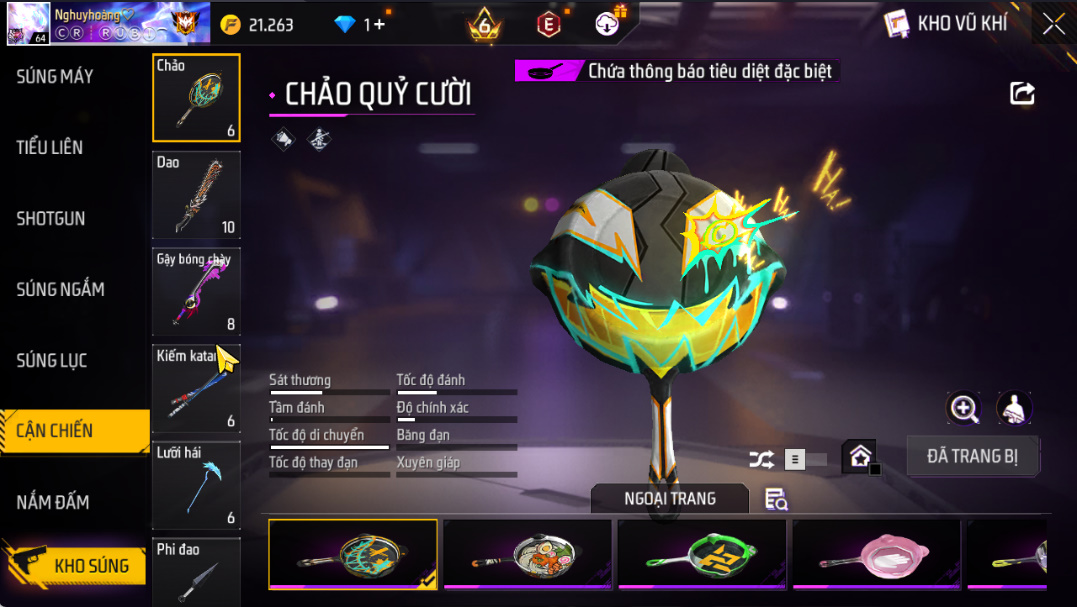Screen dimensions: 1077x607
Task: Open the NẮM ĐẤM category
Action: (53, 502)
